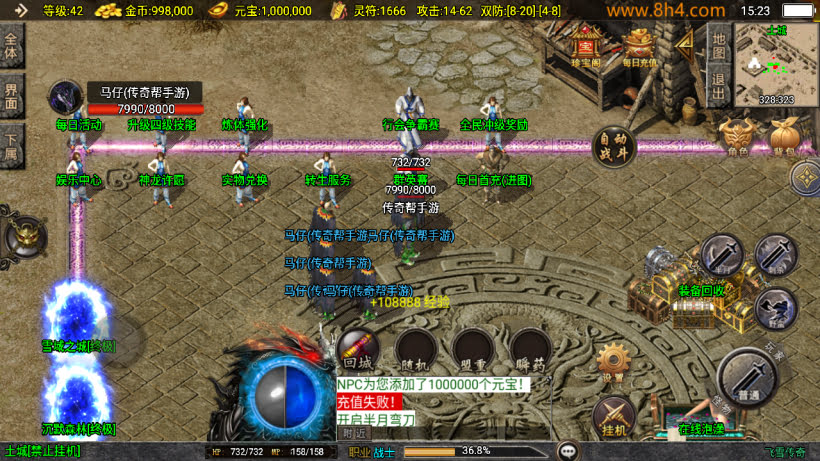820x461 pixels.
Task: Click the 马仔 companion portrait
Action: tap(66, 98)
